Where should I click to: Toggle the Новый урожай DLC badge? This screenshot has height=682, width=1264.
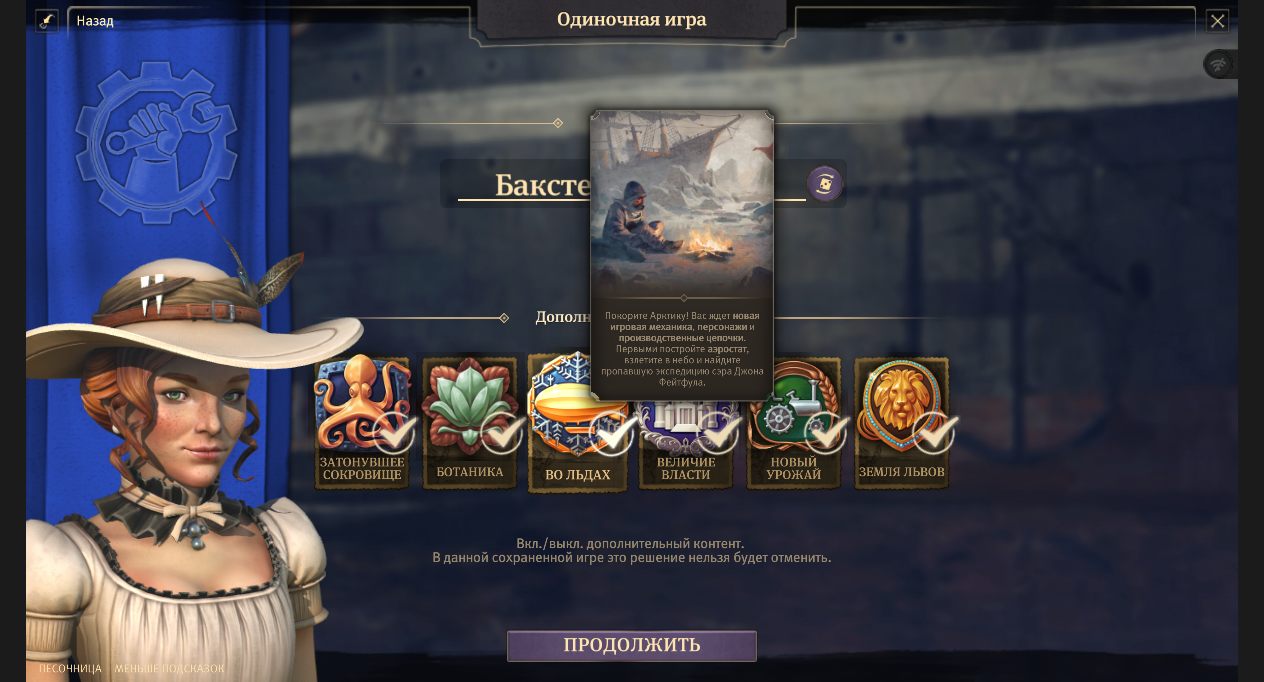pos(794,422)
